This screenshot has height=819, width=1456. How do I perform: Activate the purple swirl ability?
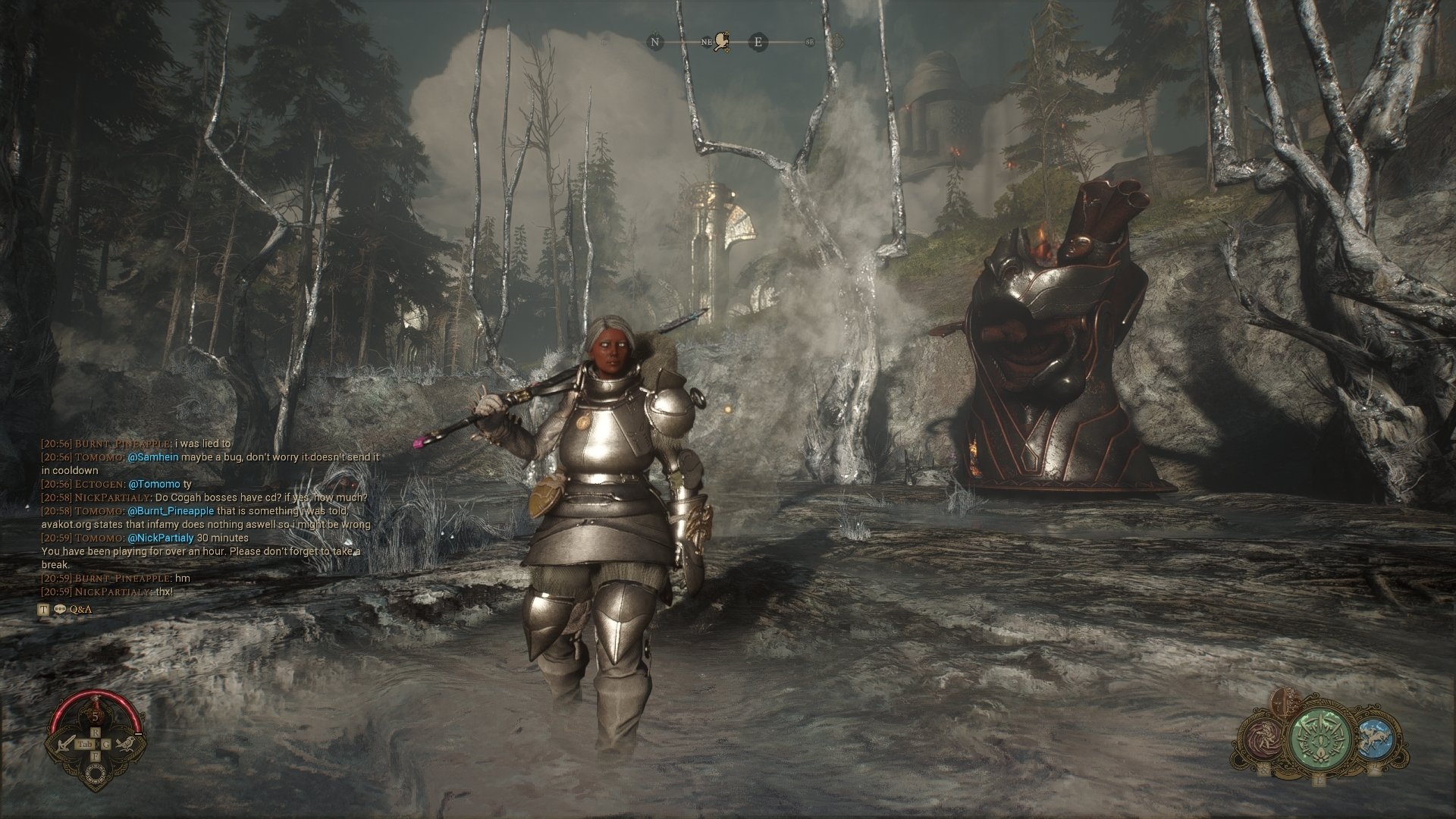point(1264,740)
